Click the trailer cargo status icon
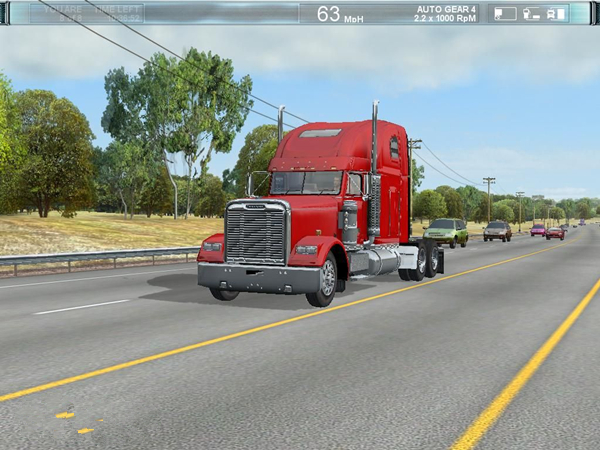This screenshot has height=450, width=600. click(x=505, y=13)
